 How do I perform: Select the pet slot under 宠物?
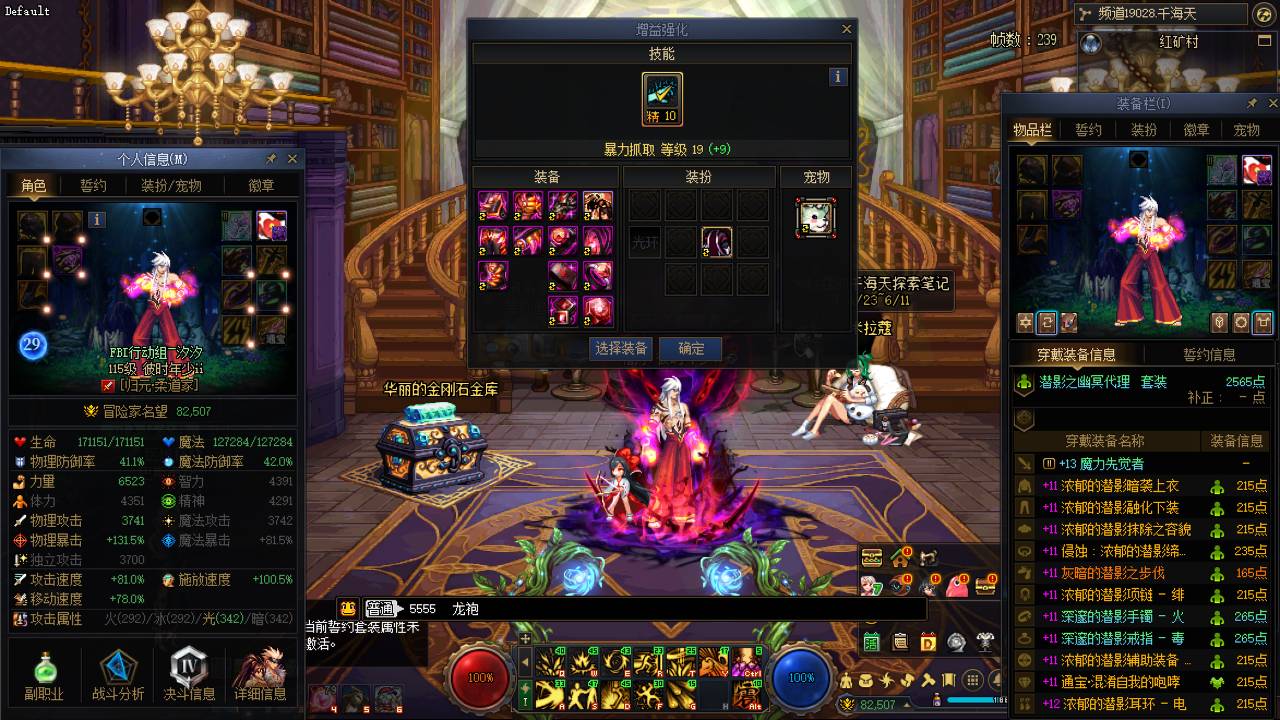(x=816, y=217)
